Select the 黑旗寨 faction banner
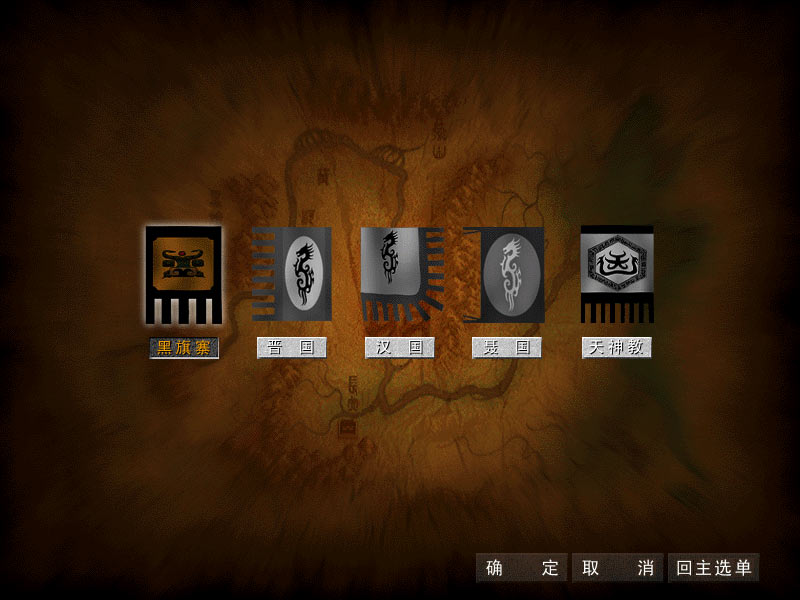Screen dimensions: 800x600 click(183, 274)
